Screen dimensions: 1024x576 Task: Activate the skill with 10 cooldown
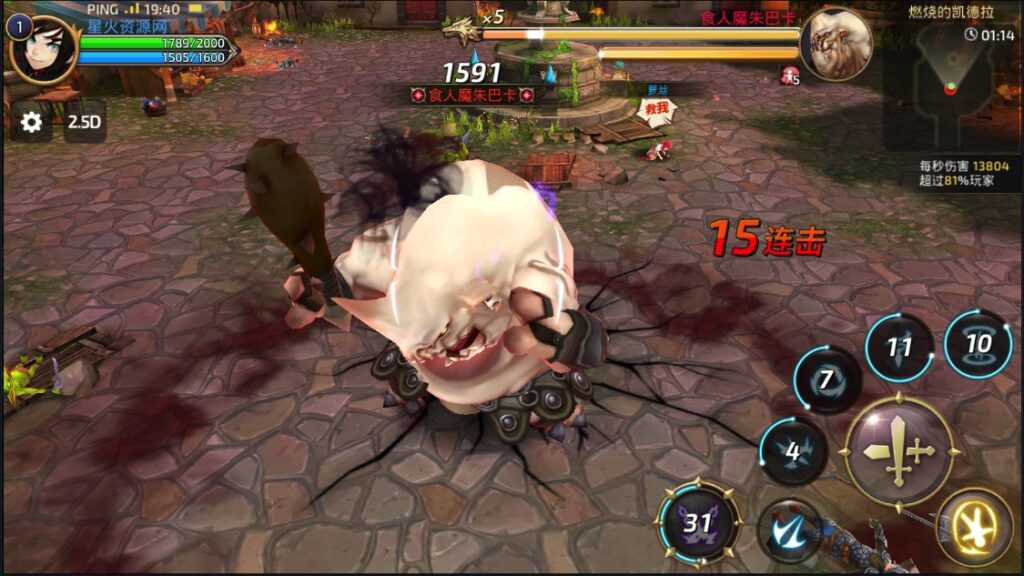point(977,344)
